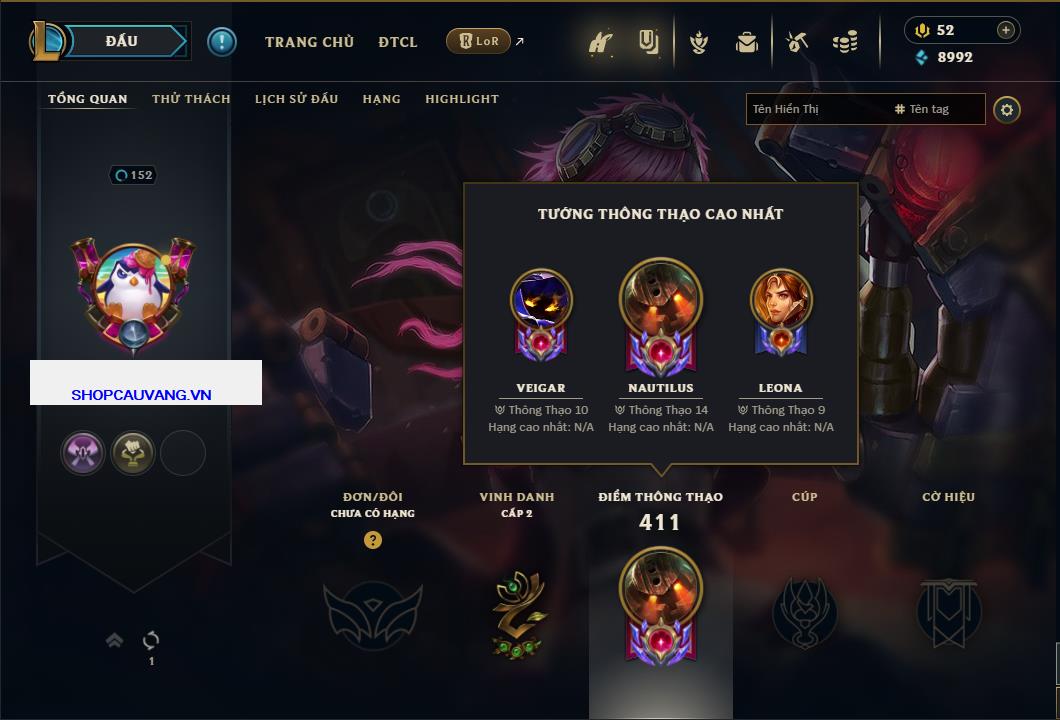Add more RP with the plus button

point(1005,30)
